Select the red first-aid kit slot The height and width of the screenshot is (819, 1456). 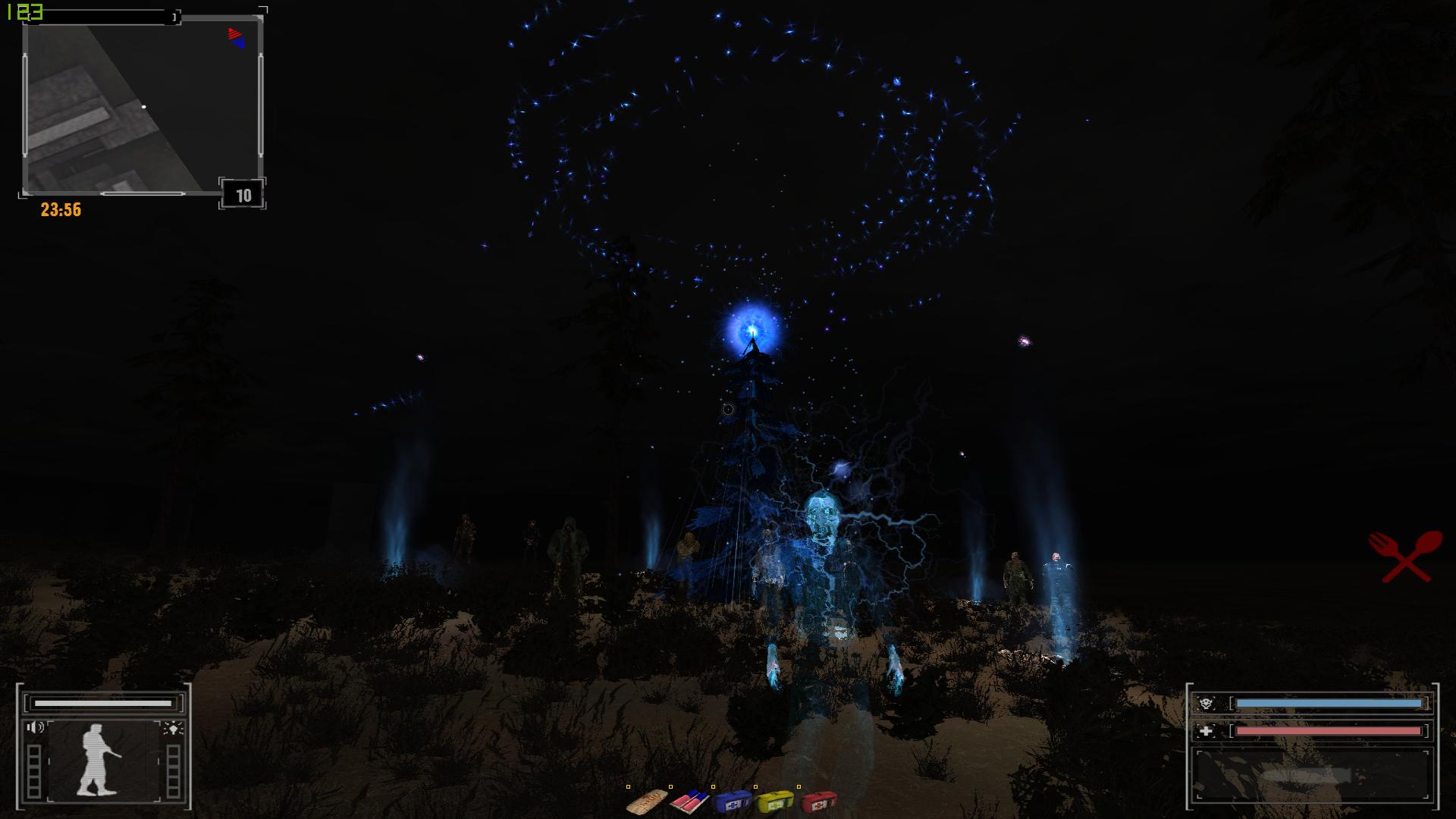(x=819, y=801)
